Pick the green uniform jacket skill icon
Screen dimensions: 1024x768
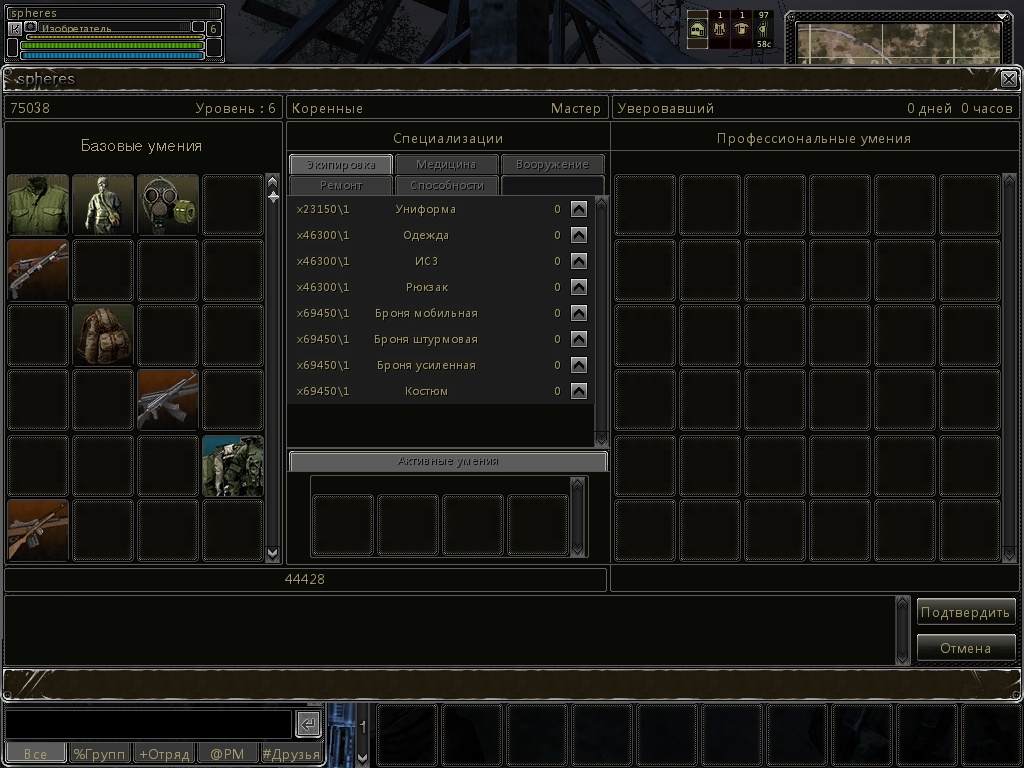pyautogui.click(x=38, y=205)
